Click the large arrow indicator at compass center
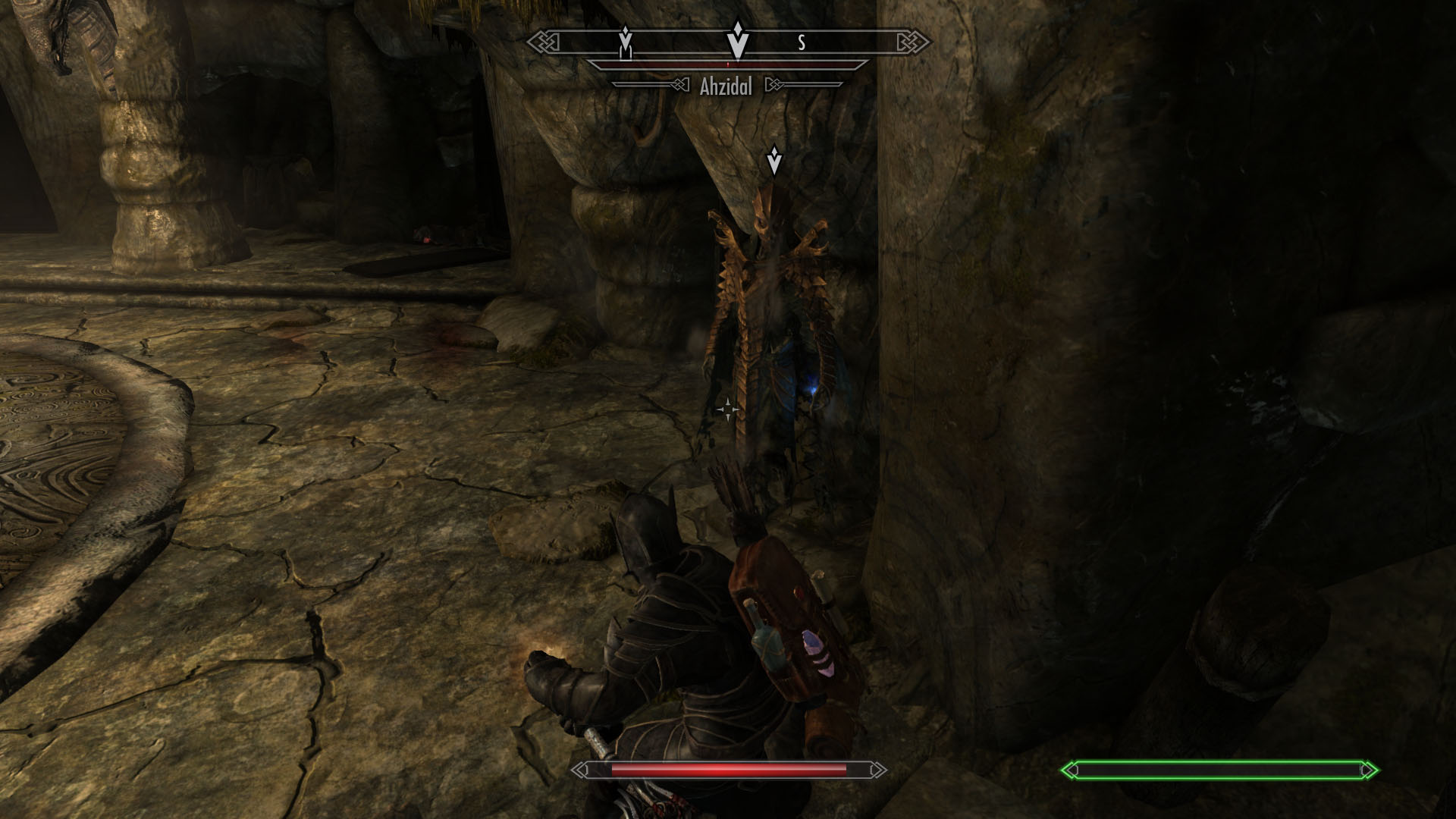 [736, 42]
